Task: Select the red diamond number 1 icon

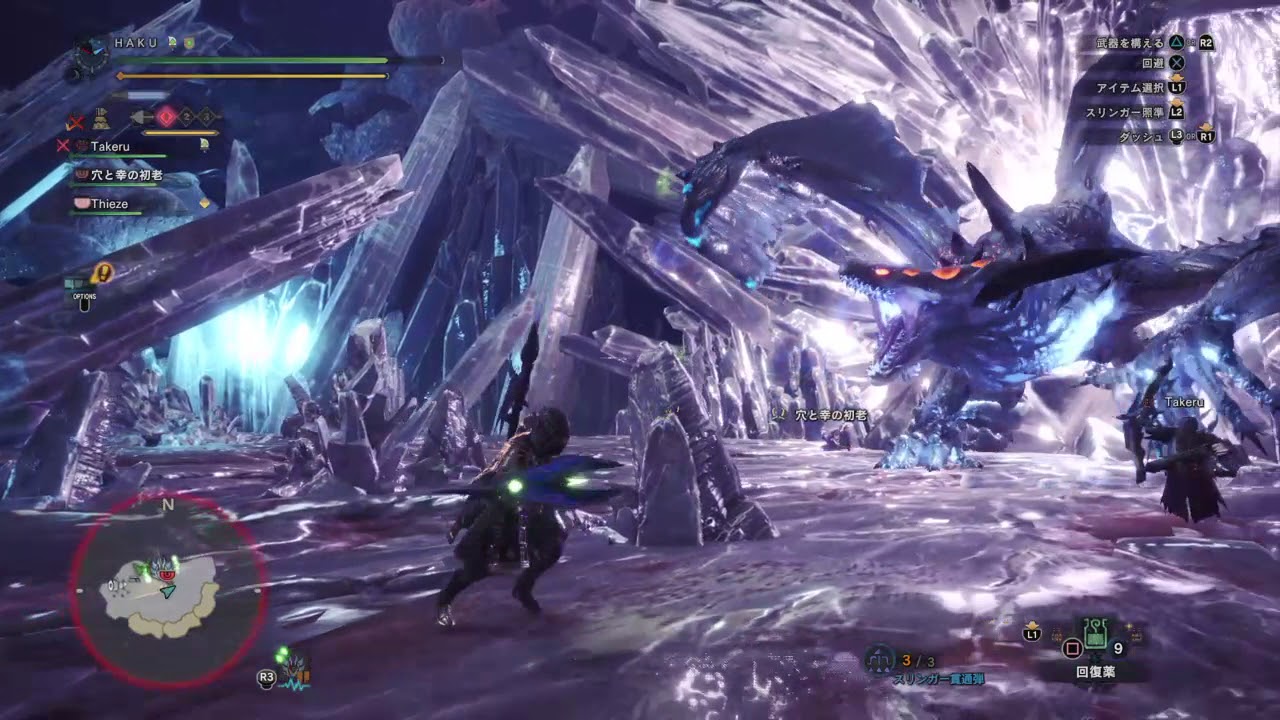Action: (x=166, y=117)
